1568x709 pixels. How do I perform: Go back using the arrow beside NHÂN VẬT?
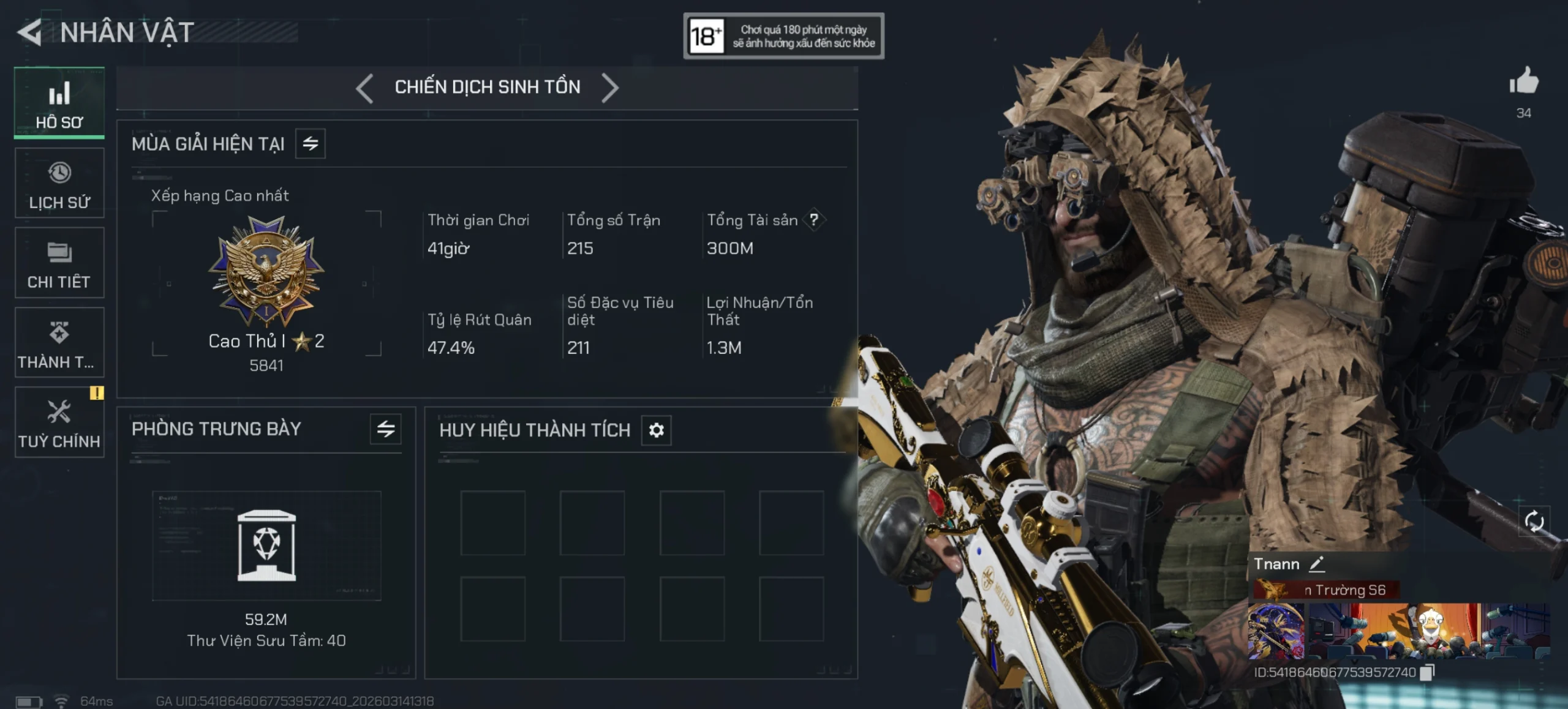29,32
